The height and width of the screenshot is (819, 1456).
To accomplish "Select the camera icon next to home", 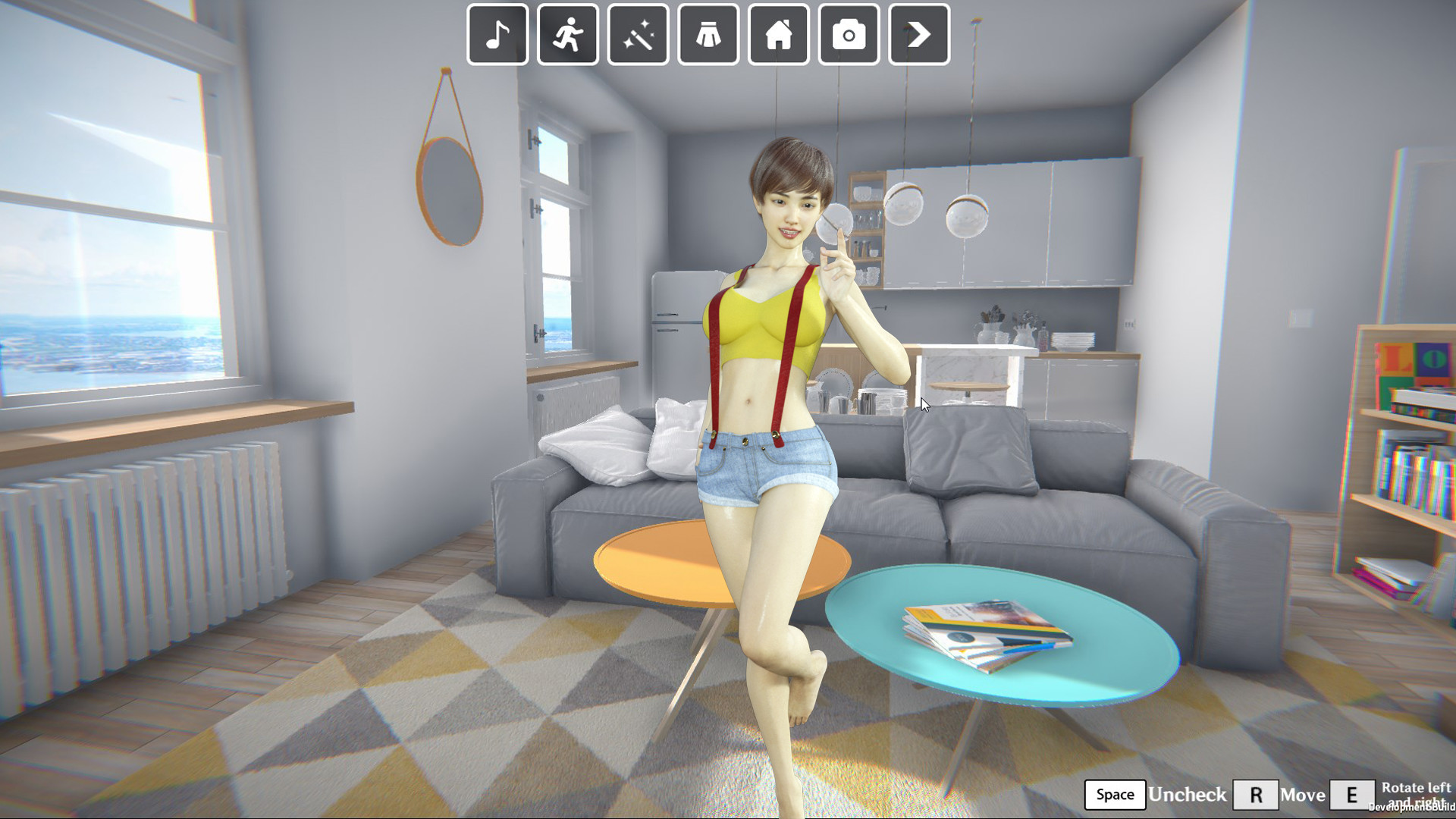I will [x=849, y=33].
